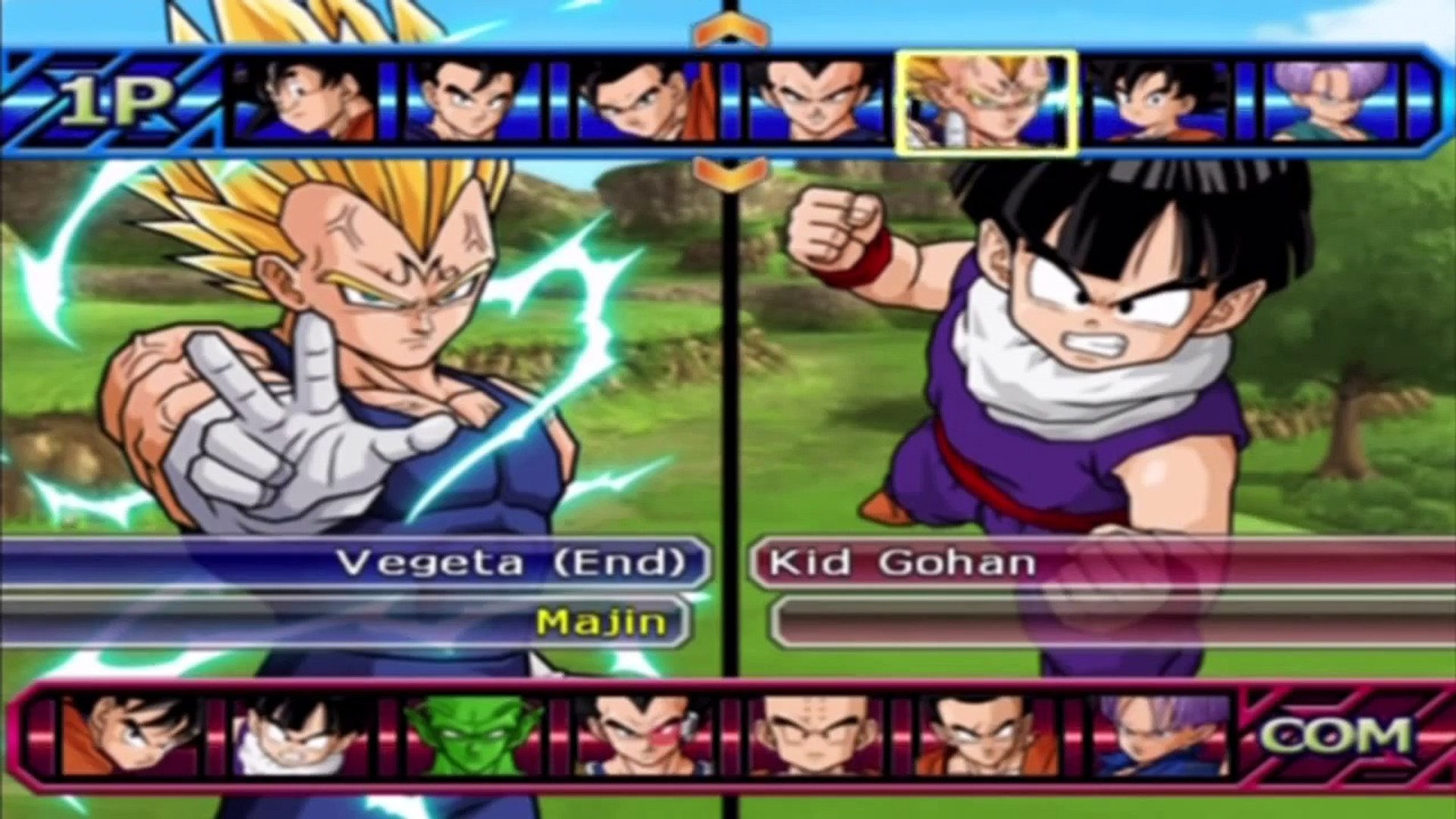
Task: Click the highlighted Super Saiyan Vegeta portrait
Action: (x=986, y=102)
